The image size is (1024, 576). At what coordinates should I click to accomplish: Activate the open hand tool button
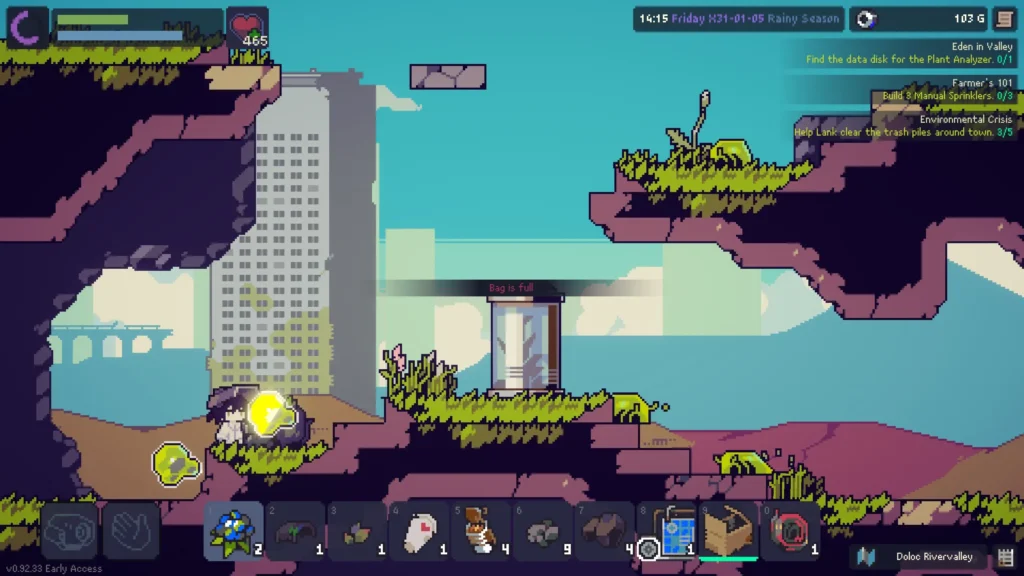(x=131, y=530)
